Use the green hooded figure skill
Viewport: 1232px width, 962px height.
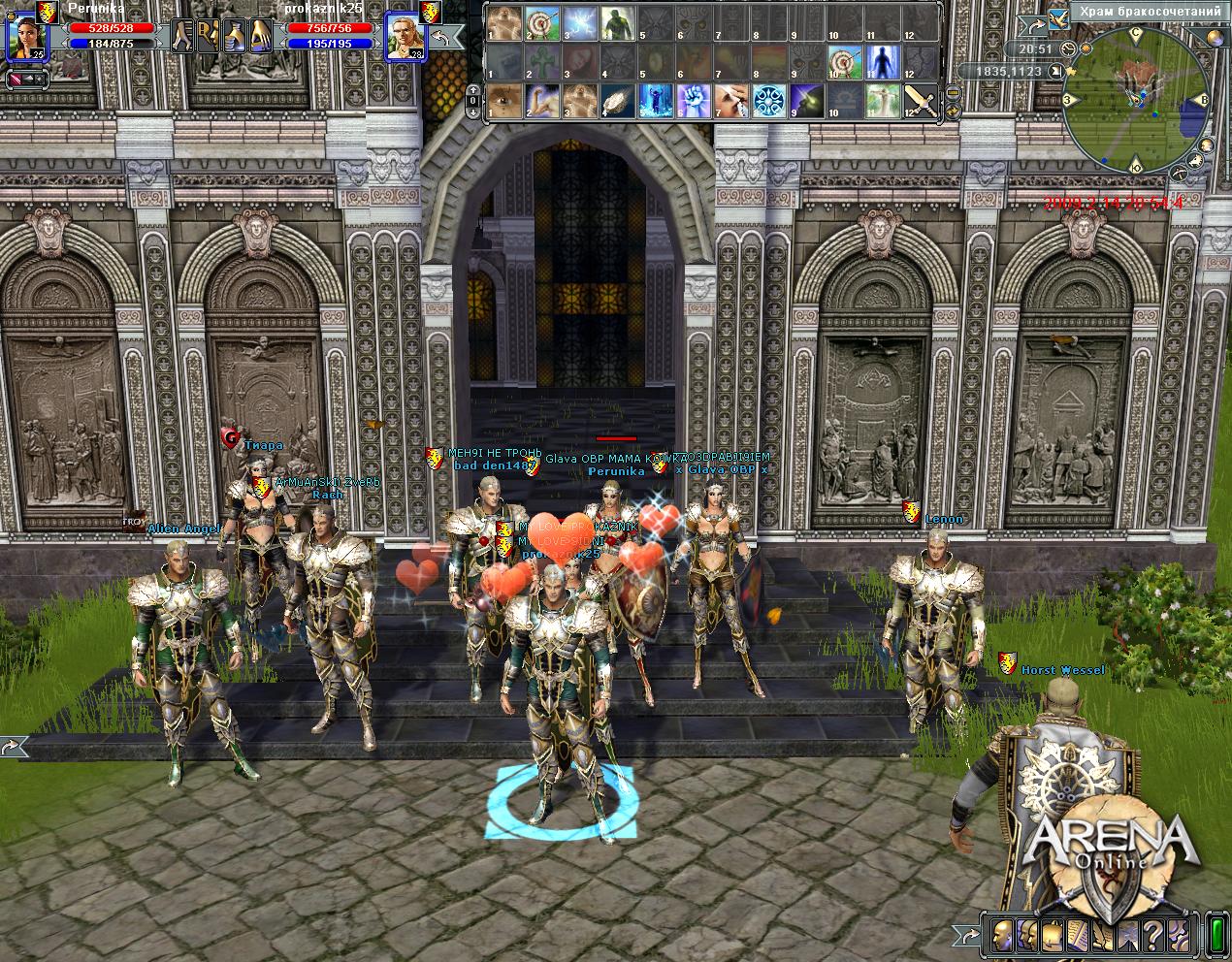pos(616,23)
